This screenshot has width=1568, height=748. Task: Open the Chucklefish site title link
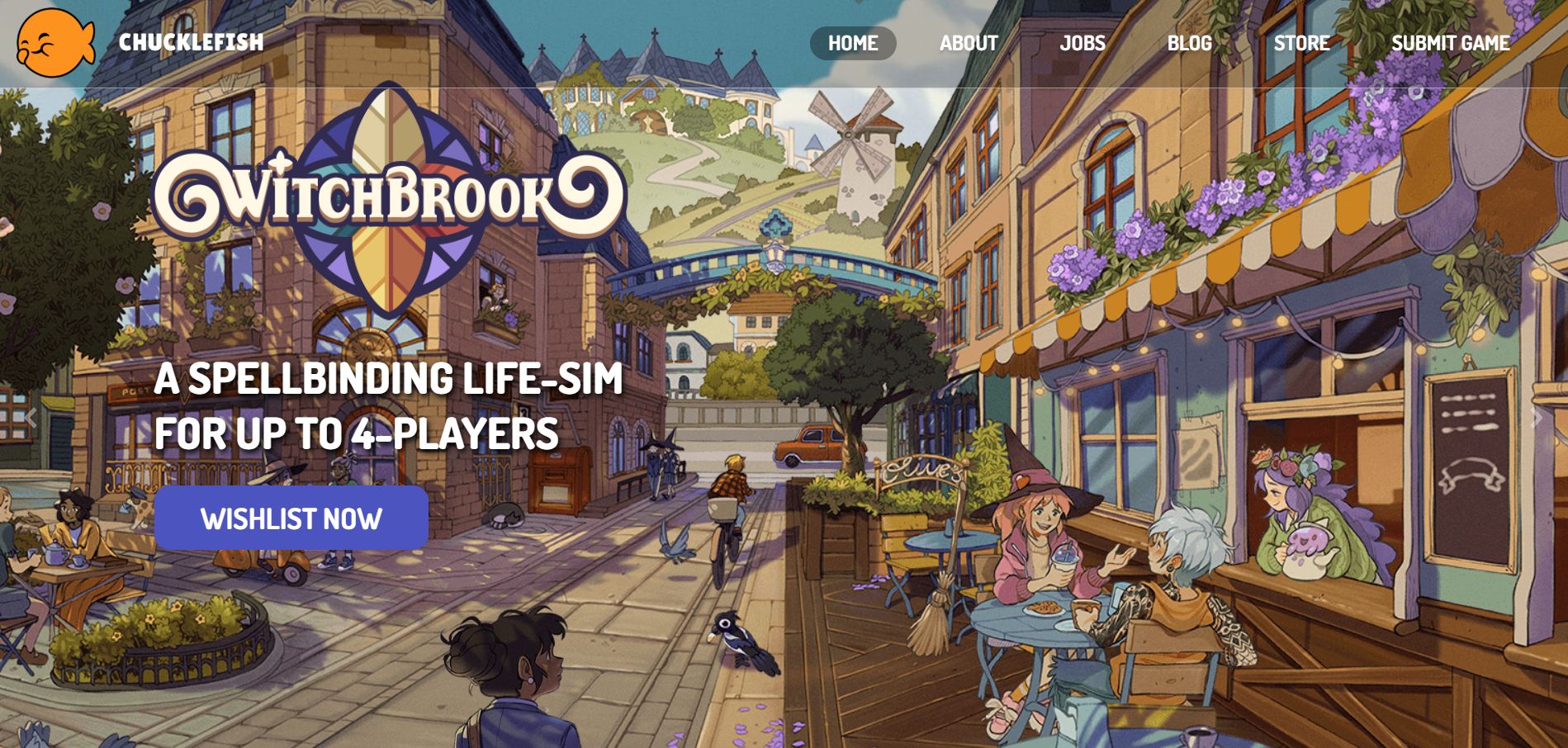point(191,42)
